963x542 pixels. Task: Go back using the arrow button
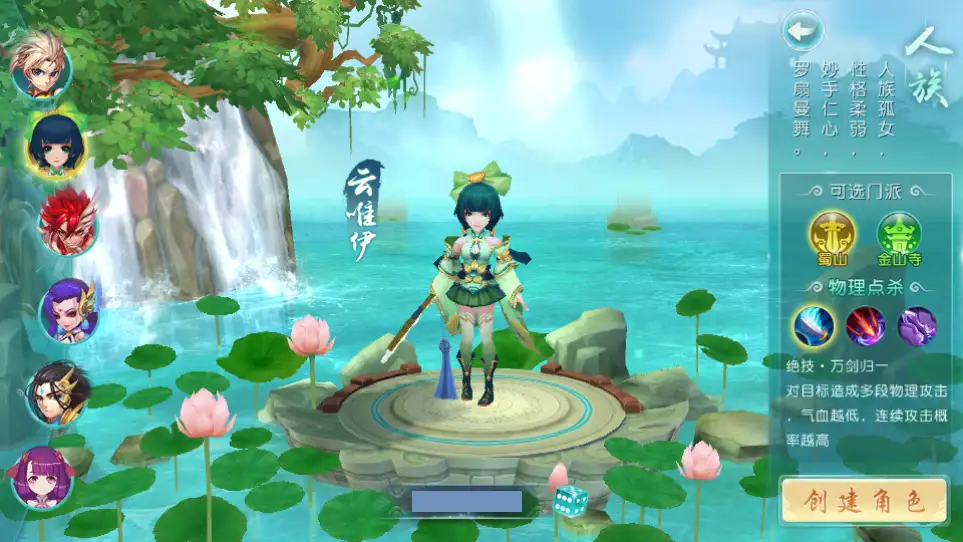click(802, 31)
